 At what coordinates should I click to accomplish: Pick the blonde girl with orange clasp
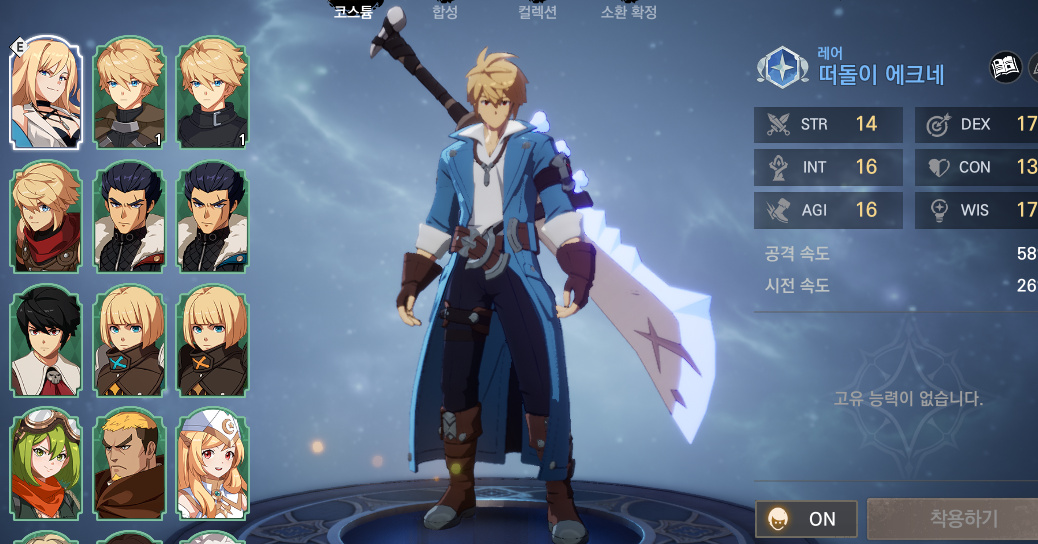pyautogui.click(x=212, y=342)
